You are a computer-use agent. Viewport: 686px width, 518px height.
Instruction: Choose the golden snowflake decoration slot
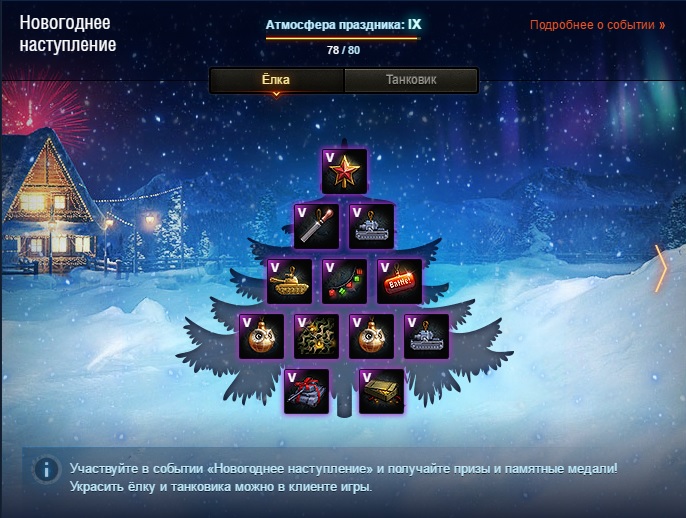316,336
